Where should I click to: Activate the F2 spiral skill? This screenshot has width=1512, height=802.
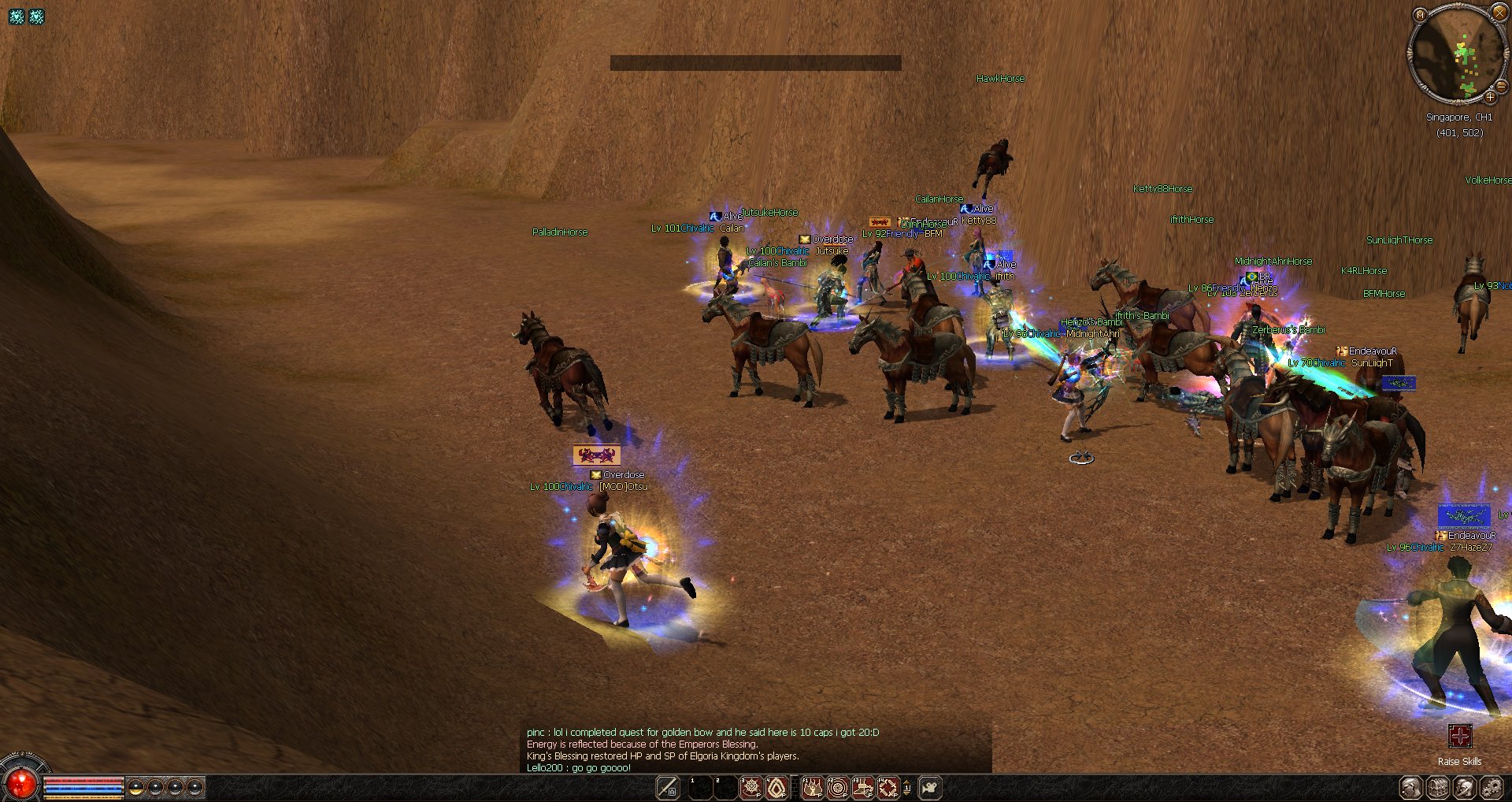click(x=837, y=787)
